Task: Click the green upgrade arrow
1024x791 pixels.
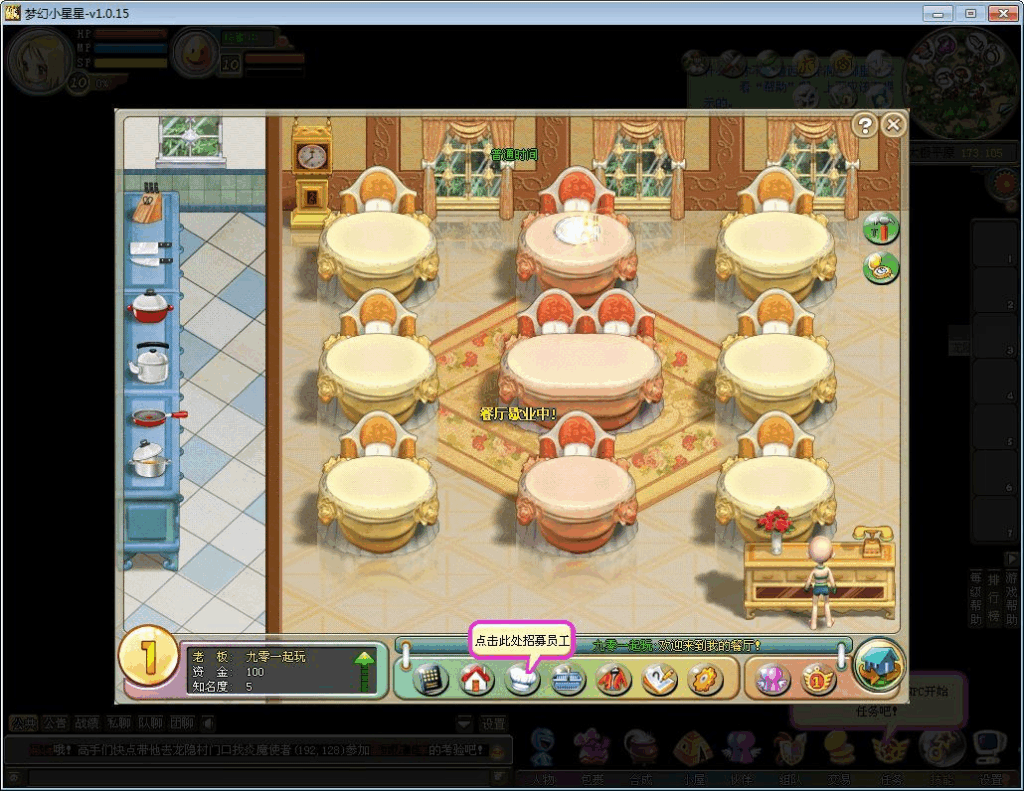Action: (365, 669)
